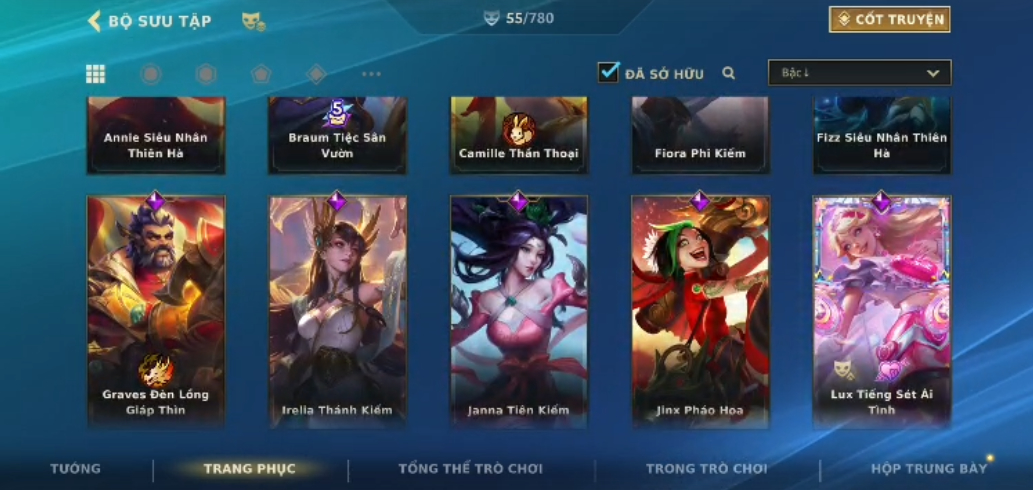Screen dimensions: 1033x490
Task: Toggle the Đã Sở Hữu checkbox
Action: pos(608,72)
